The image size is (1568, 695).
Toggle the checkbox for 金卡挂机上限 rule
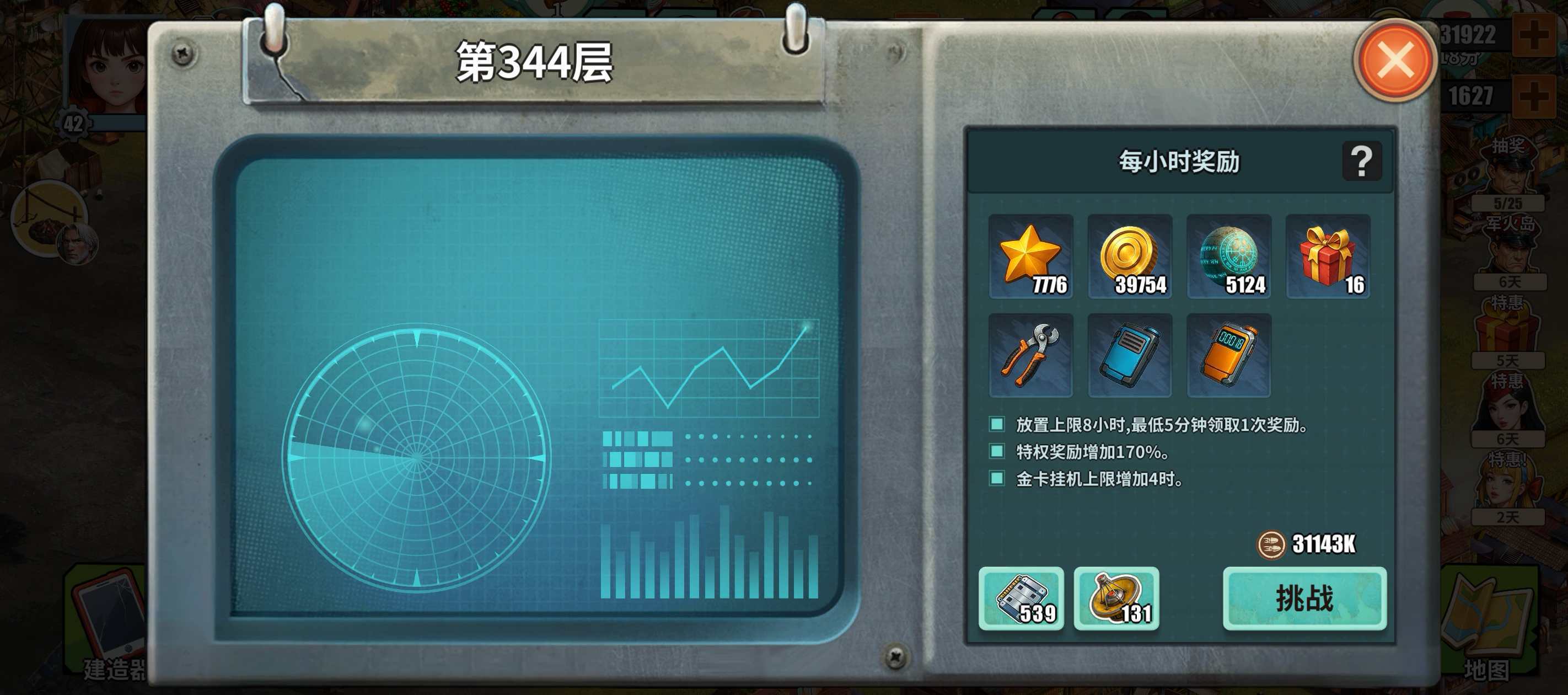[996, 478]
